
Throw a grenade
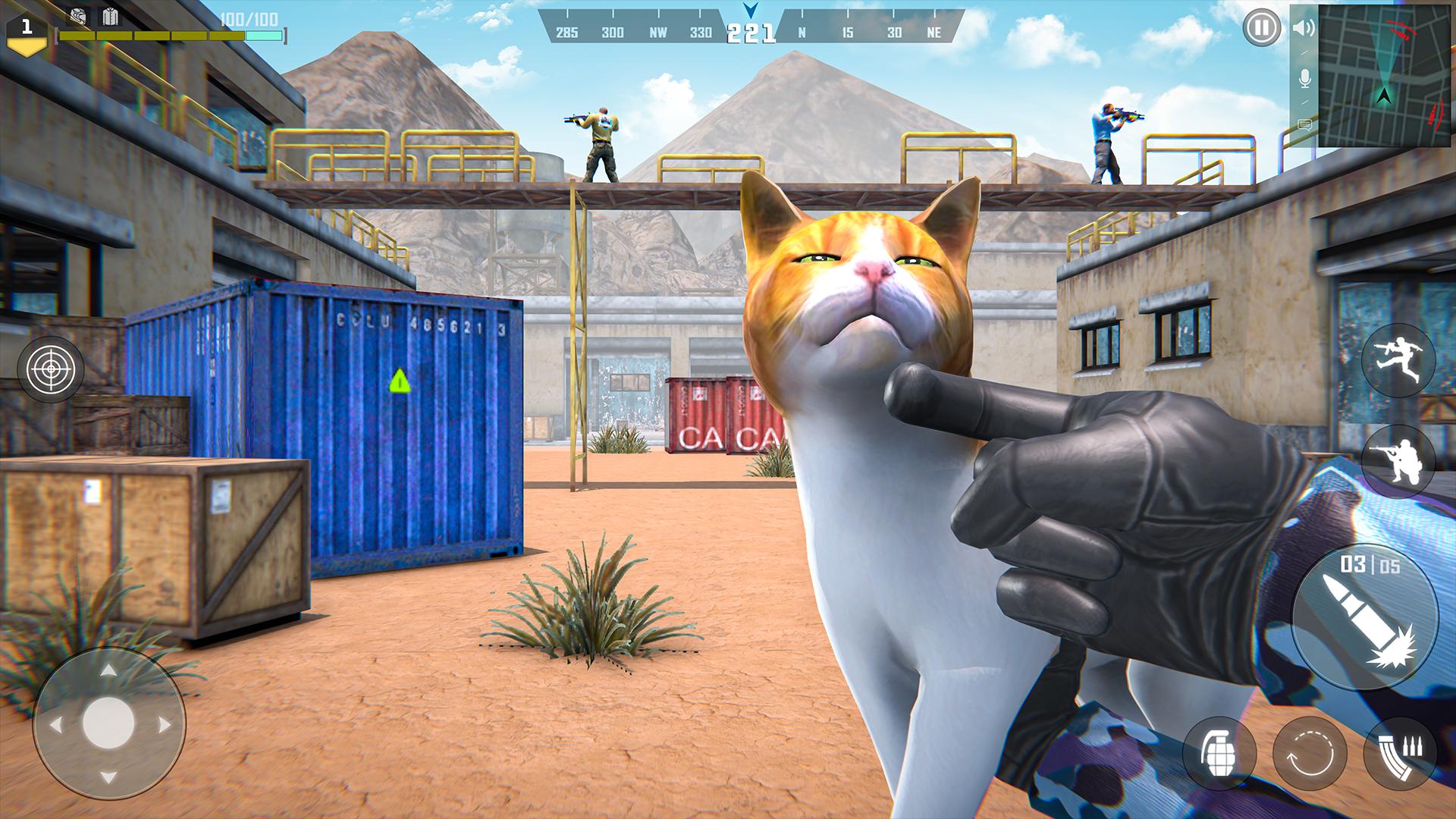click(1219, 753)
